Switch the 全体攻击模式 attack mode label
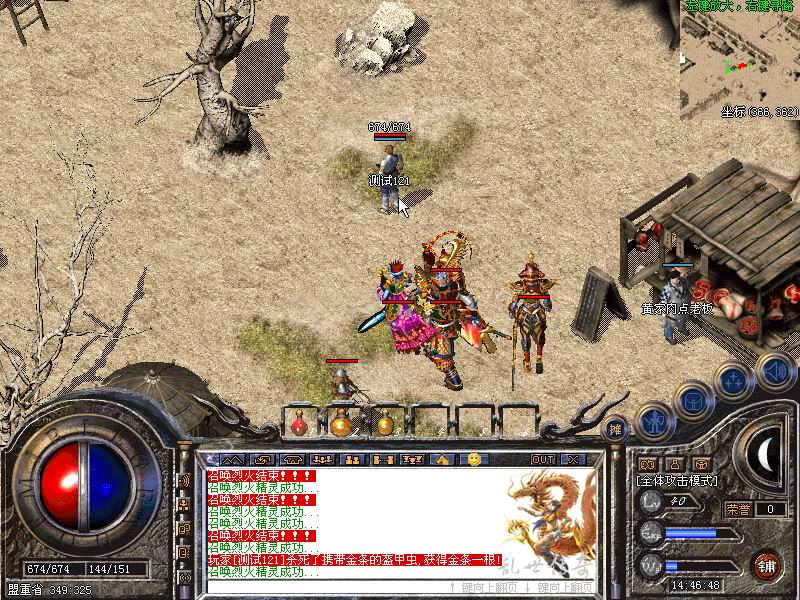 pos(676,481)
